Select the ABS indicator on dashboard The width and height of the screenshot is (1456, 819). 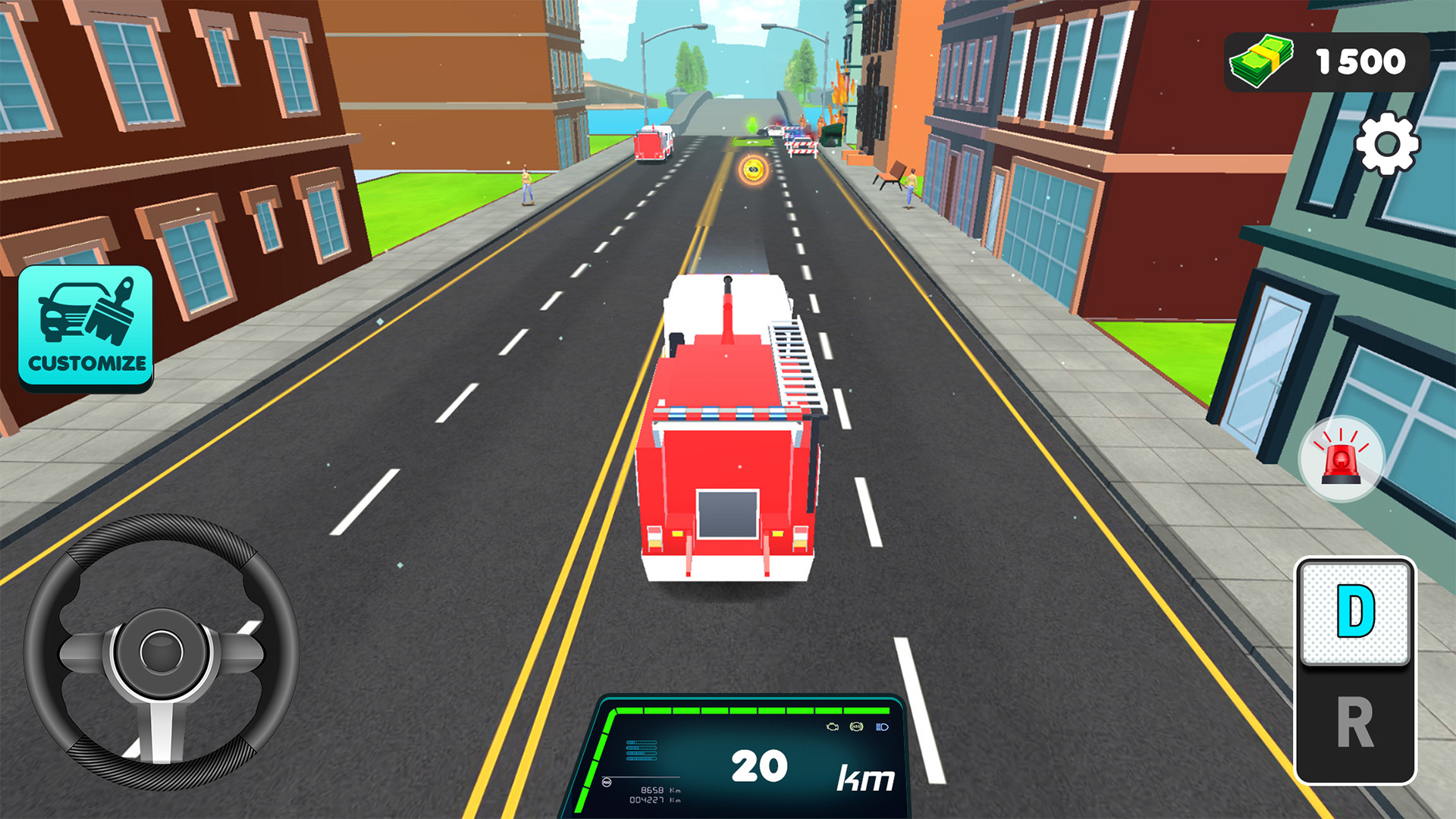[x=856, y=726]
